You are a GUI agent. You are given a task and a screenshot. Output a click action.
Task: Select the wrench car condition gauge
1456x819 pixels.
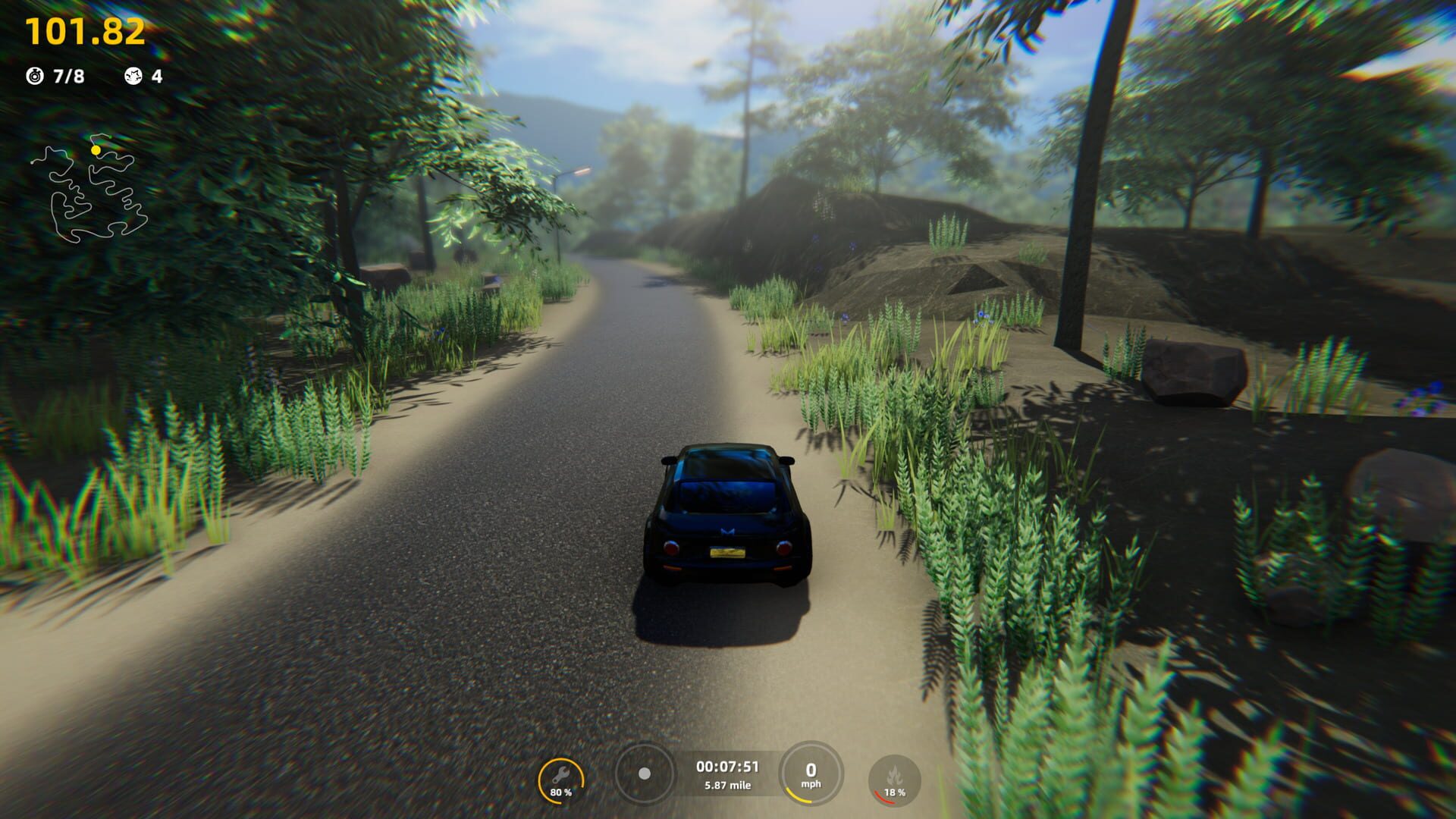click(561, 780)
